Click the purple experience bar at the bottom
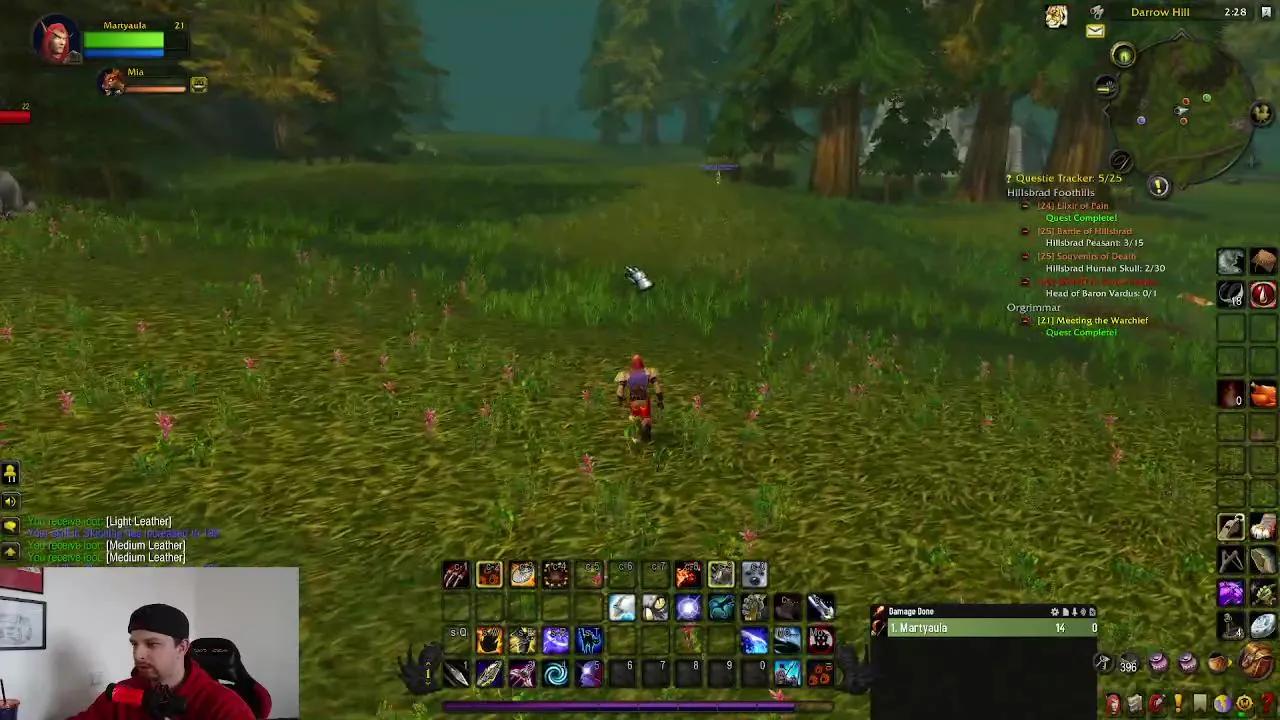This screenshot has height=720, width=1280. 640,707
